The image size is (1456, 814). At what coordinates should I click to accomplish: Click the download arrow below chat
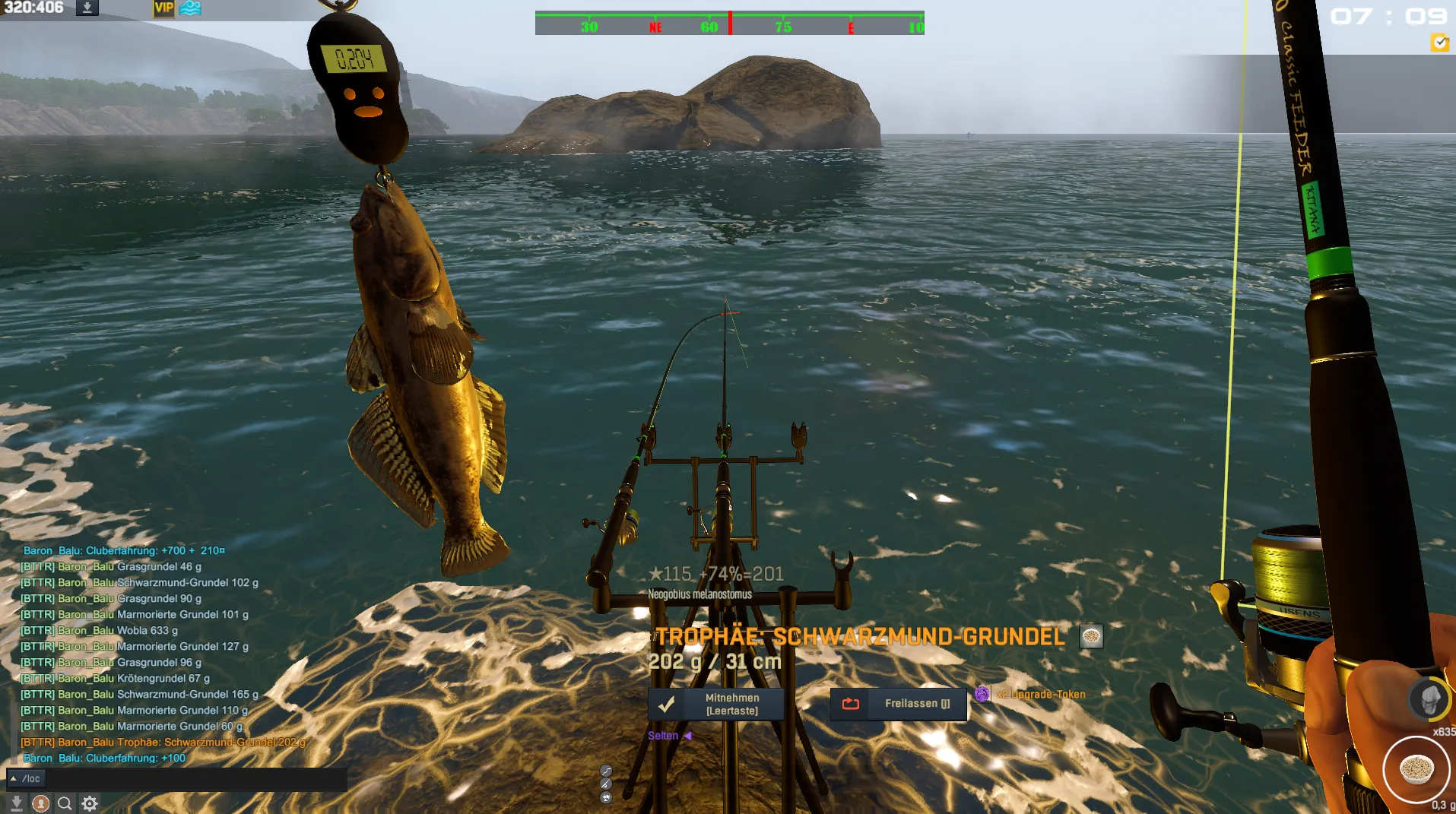[x=16, y=803]
